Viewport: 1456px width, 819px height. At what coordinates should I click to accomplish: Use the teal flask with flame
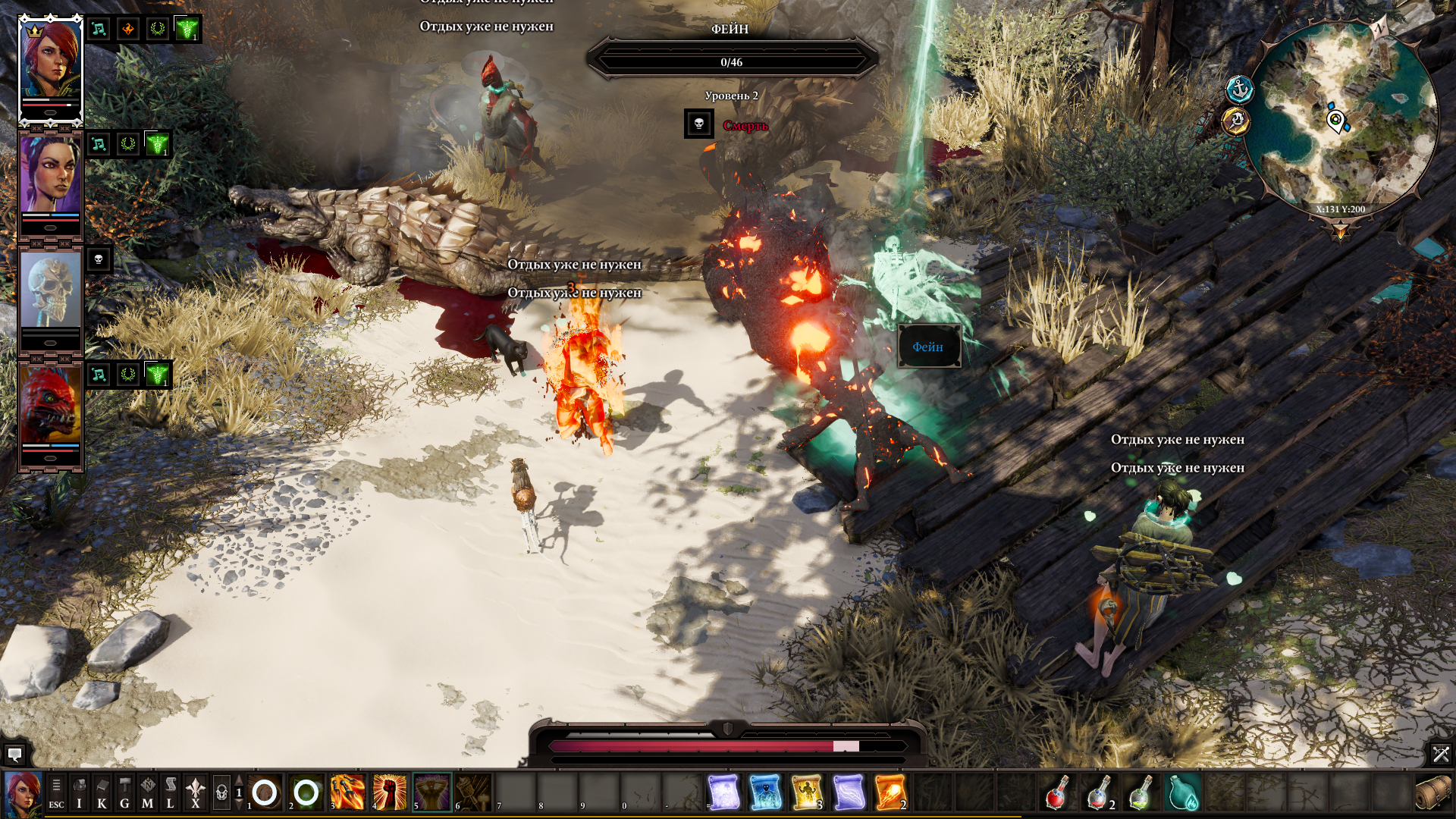(1182, 792)
